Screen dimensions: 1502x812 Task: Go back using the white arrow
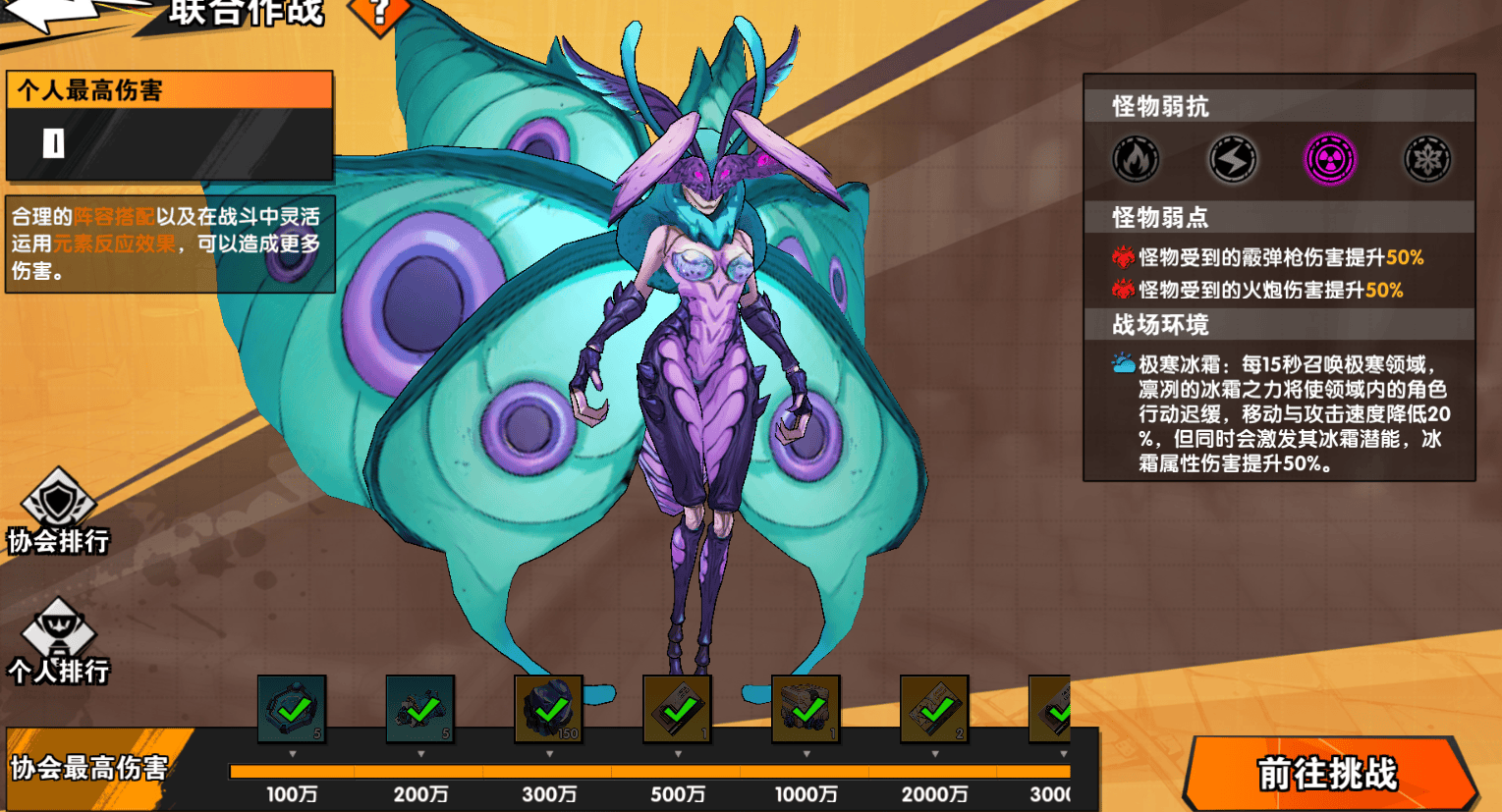tap(49, 14)
